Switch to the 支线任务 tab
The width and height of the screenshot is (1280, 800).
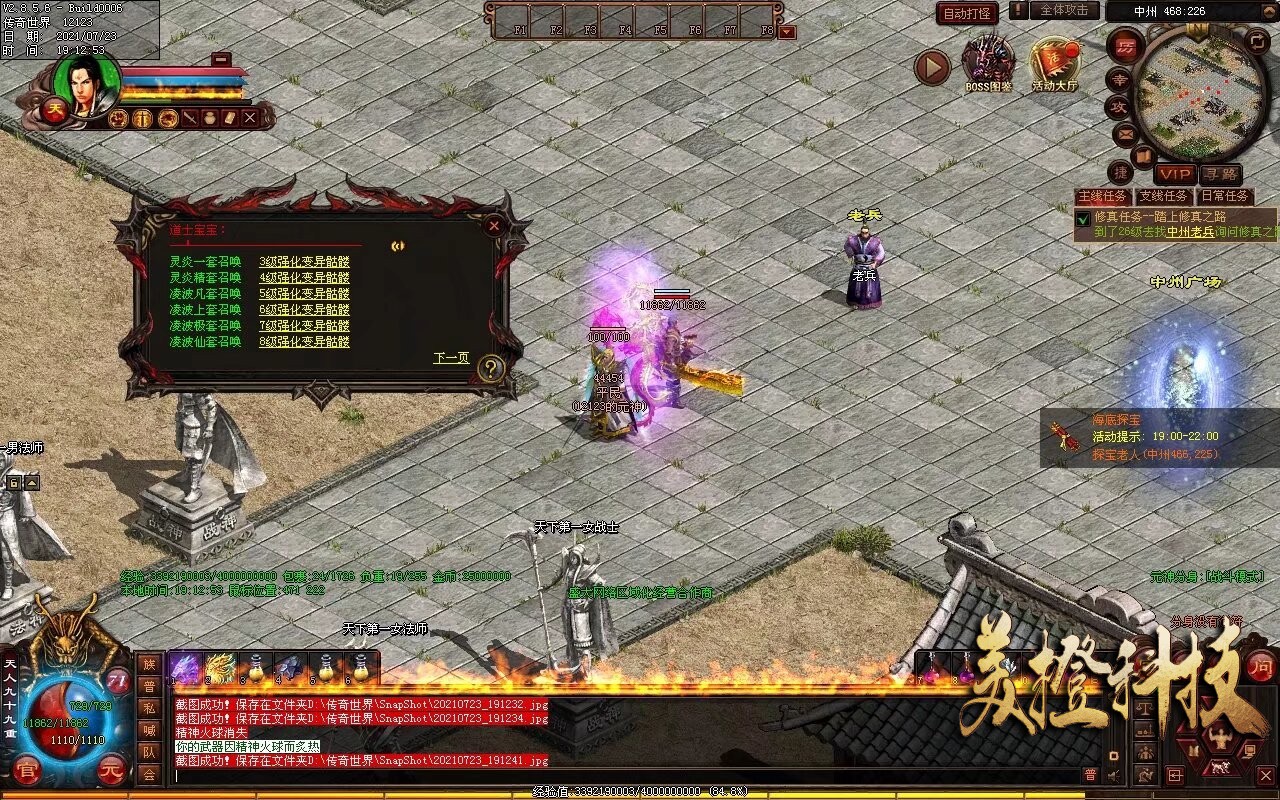click(1164, 196)
